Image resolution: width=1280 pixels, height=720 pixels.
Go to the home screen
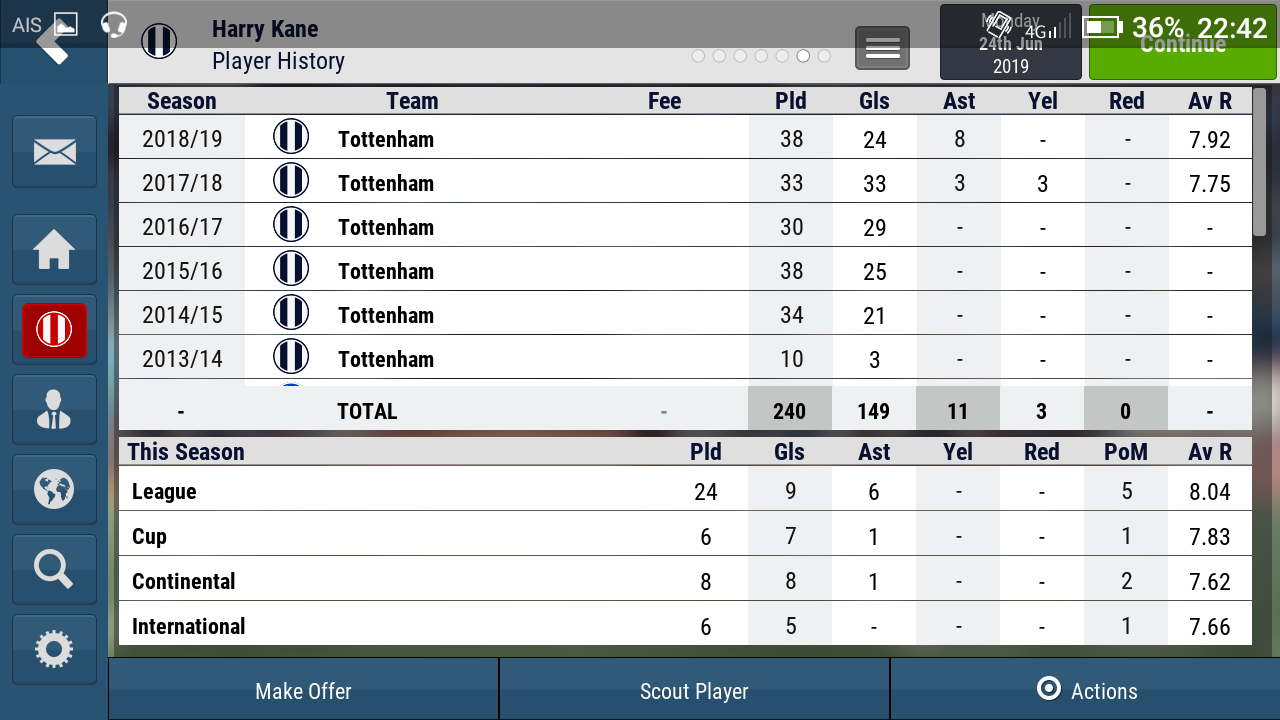(x=54, y=250)
